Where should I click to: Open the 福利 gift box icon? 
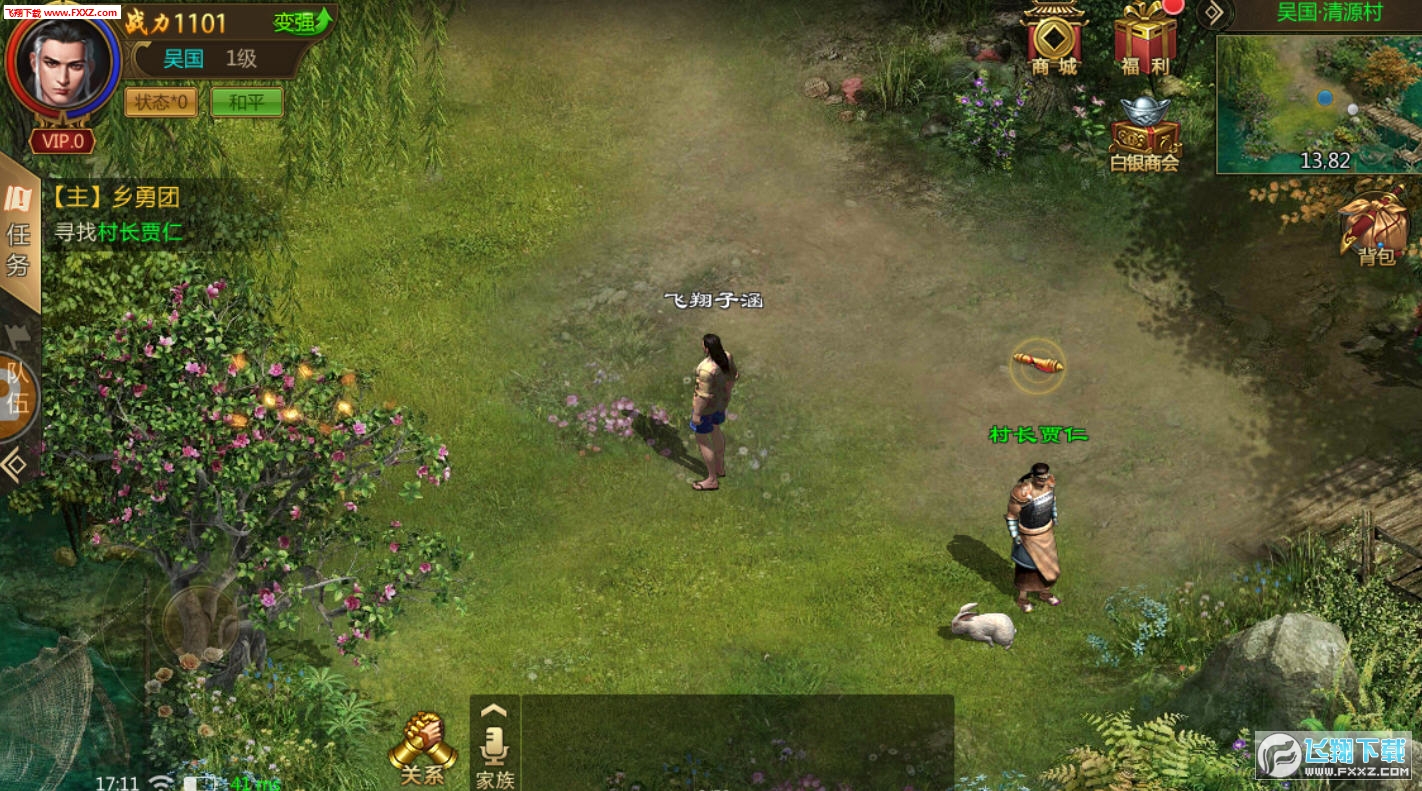coord(1145,40)
